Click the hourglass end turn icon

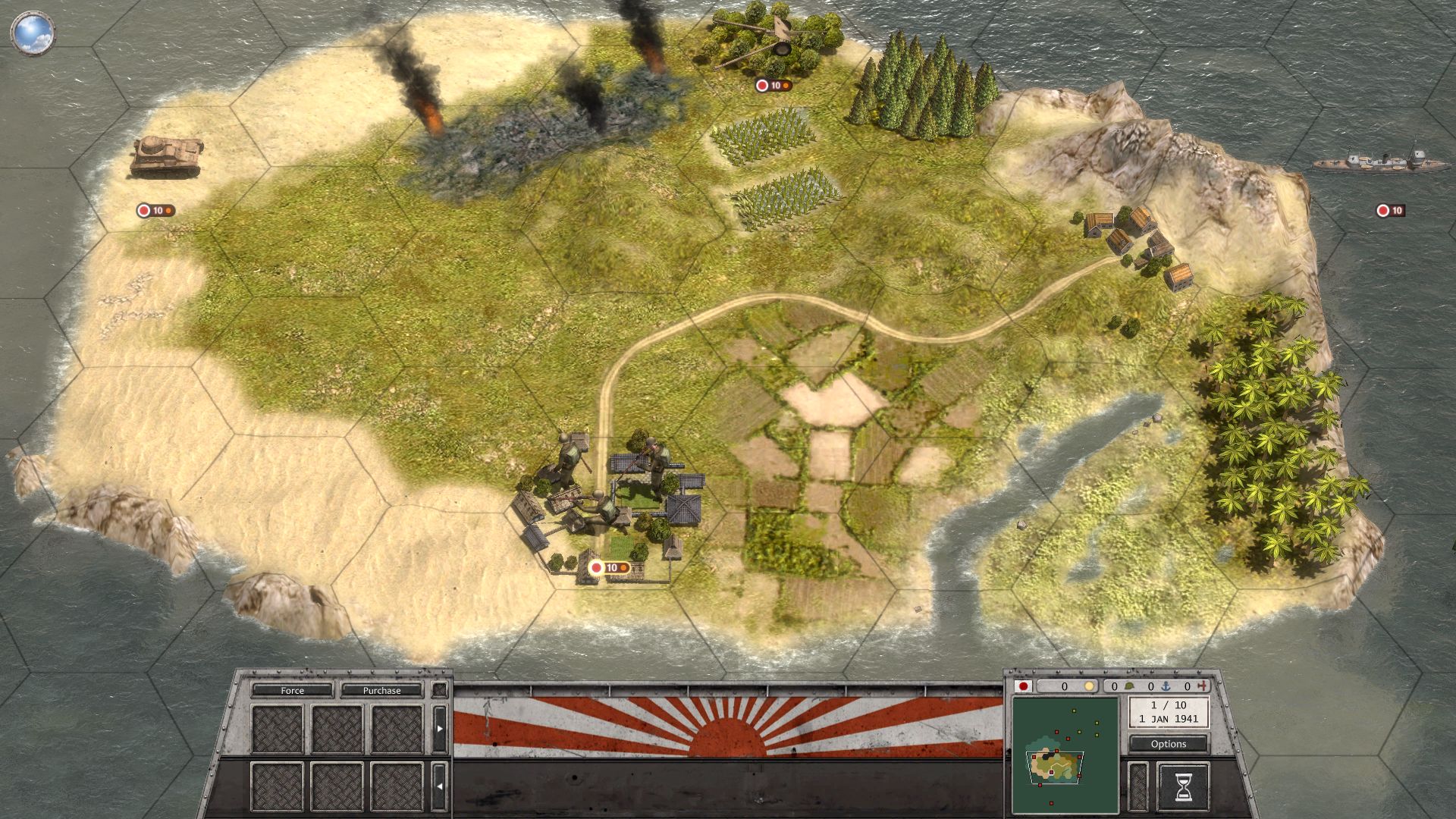(1184, 786)
